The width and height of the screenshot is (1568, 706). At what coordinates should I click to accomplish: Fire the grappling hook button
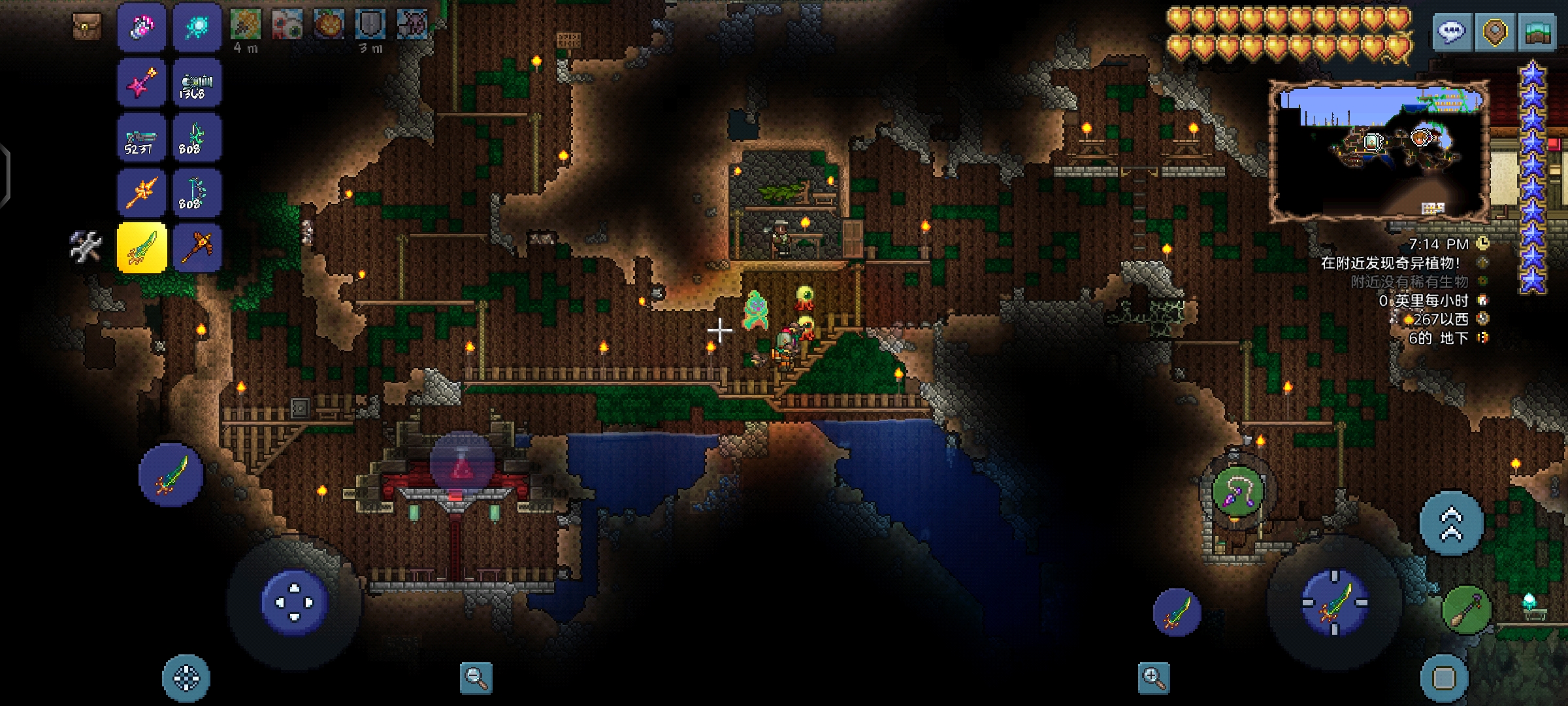[1237, 492]
